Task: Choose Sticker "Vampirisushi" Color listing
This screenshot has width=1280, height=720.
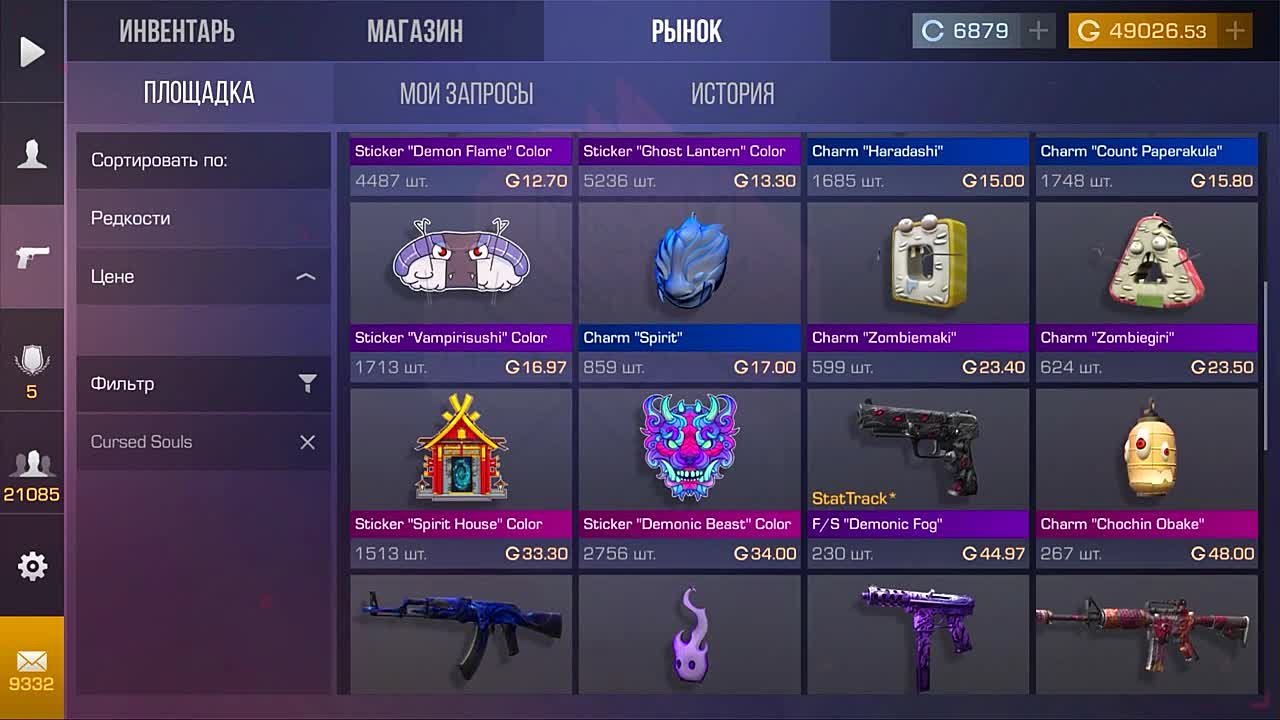Action: click(x=461, y=290)
